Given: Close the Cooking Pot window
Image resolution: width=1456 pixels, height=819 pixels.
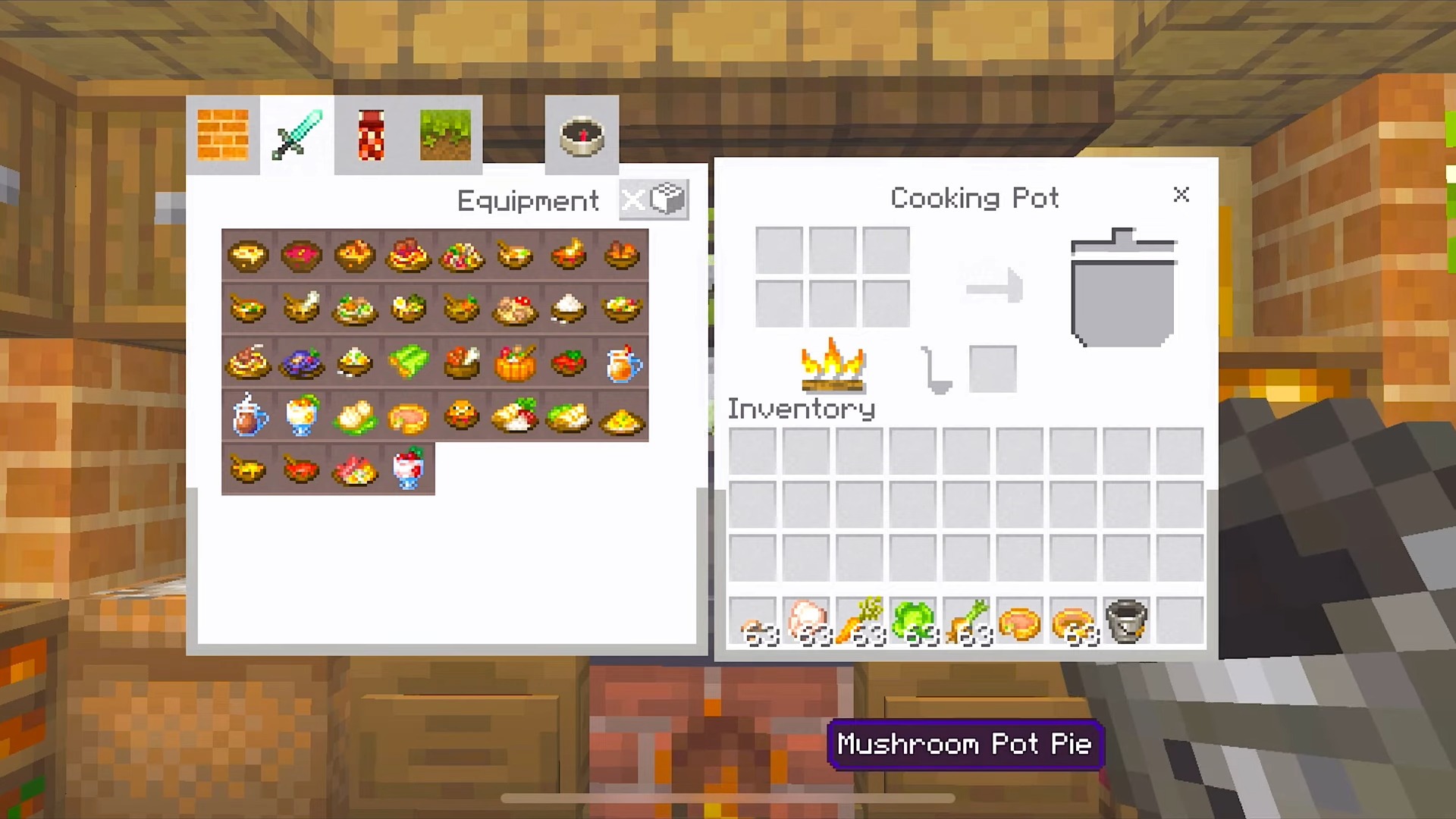Looking at the screenshot, I should pyautogui.click(x=1181, y=195).
